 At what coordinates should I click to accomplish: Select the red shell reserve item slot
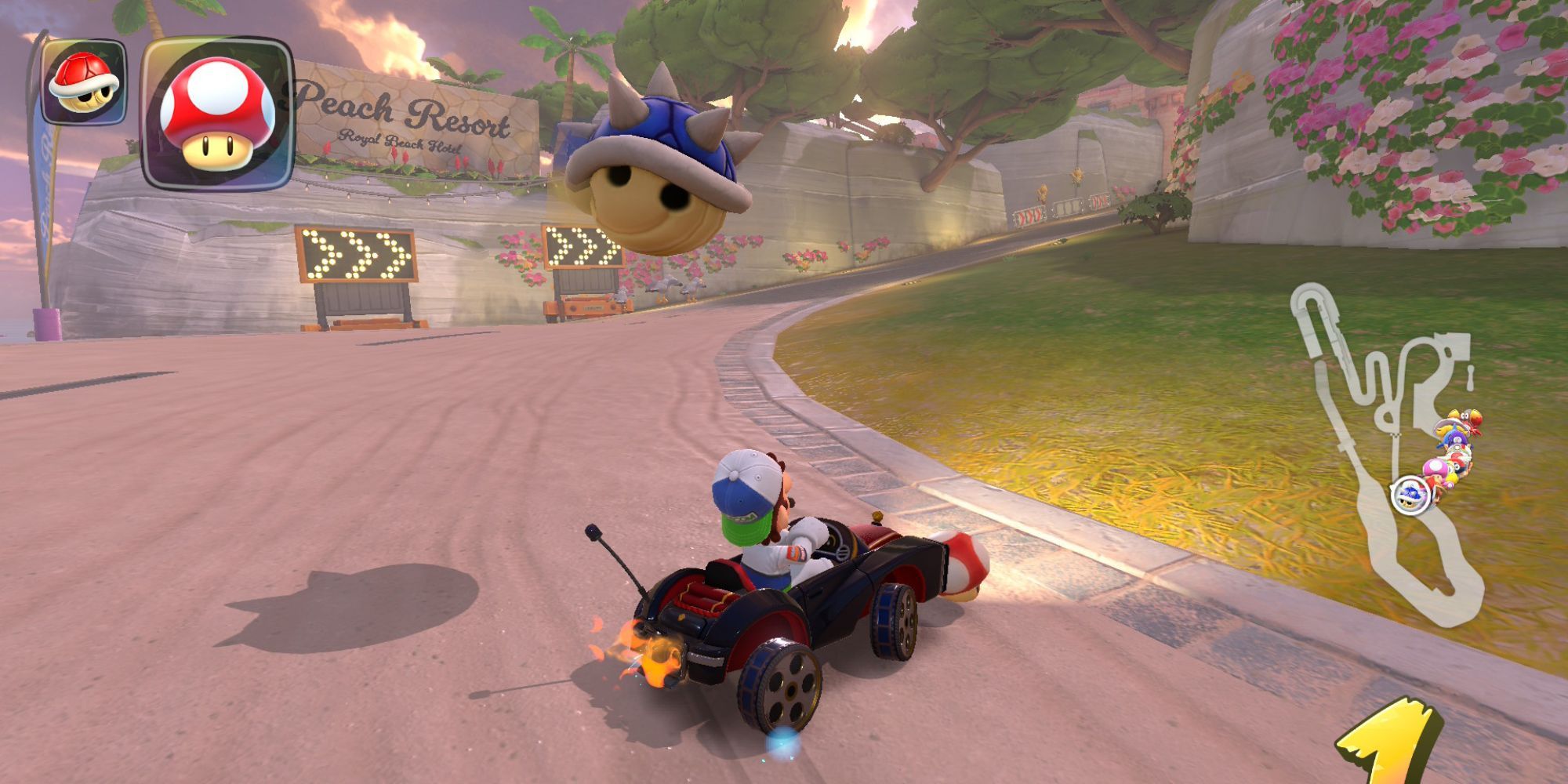[83, 82]
